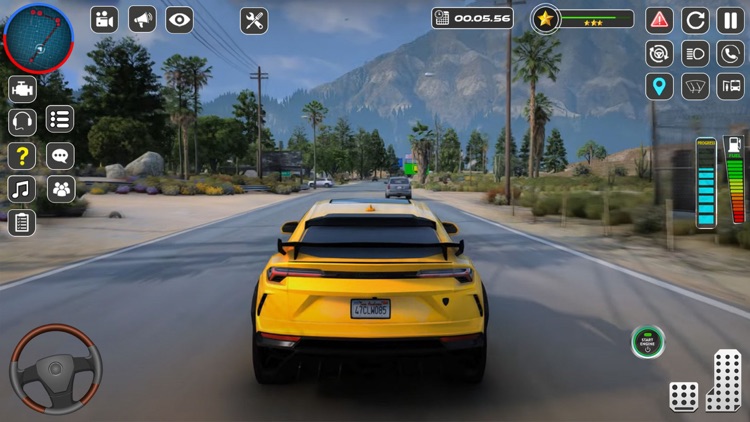
Task: Hit the small brake pedal
Action: [684, 395]
